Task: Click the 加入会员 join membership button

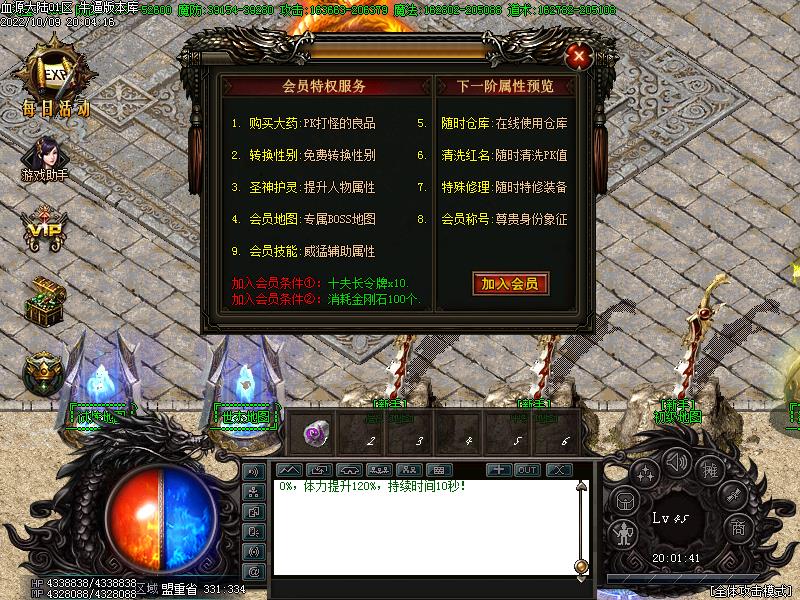Action: pos(510,284)
